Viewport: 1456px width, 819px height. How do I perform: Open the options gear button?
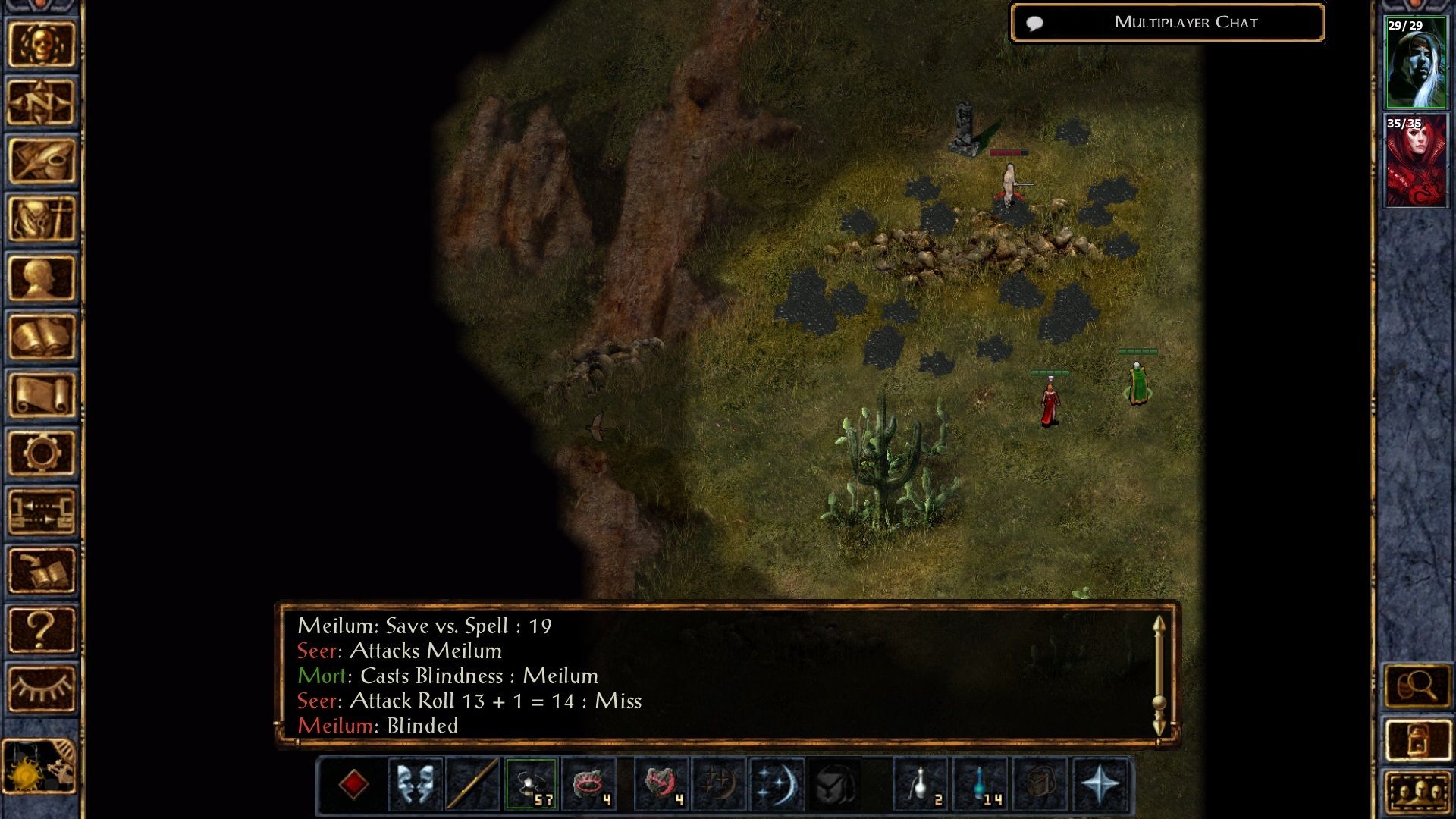(x=42, y=453)
